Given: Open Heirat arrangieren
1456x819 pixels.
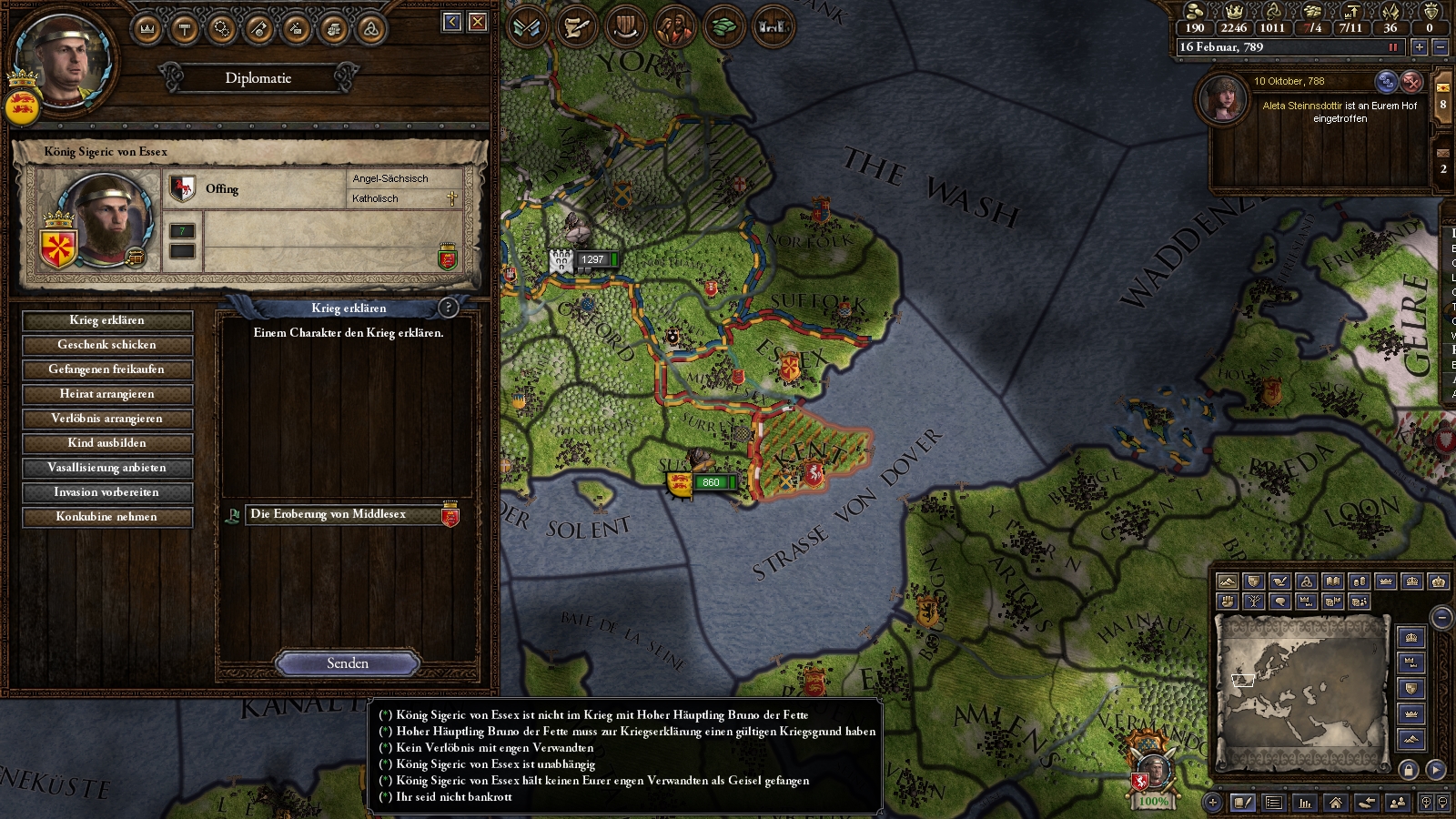Looking at the screenshot, I should click(x=106, y=394).
